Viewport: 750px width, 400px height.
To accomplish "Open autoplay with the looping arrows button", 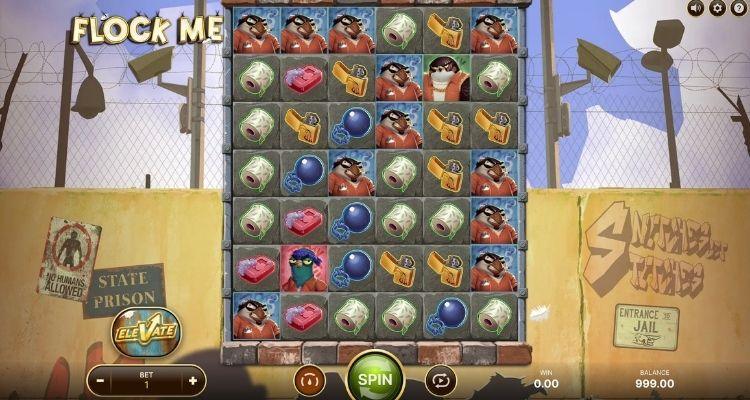I will point(441,381).
